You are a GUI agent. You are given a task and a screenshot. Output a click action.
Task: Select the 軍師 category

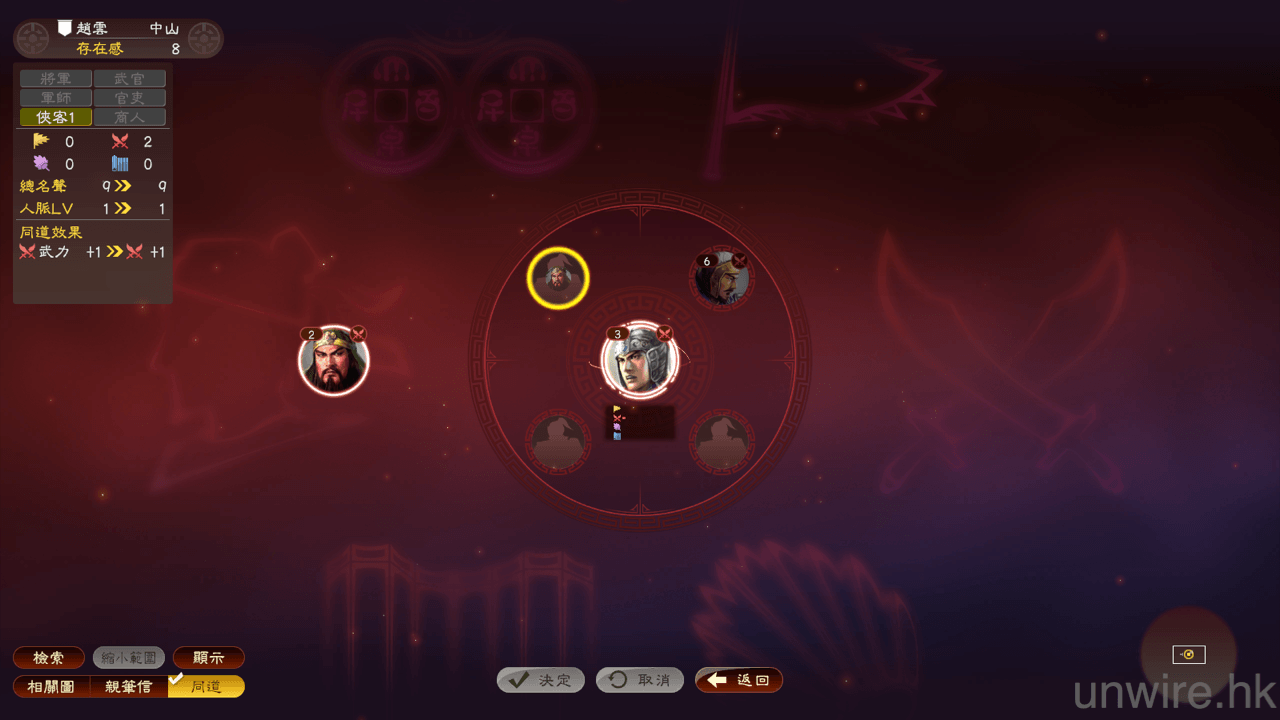[x=56, y=98]
